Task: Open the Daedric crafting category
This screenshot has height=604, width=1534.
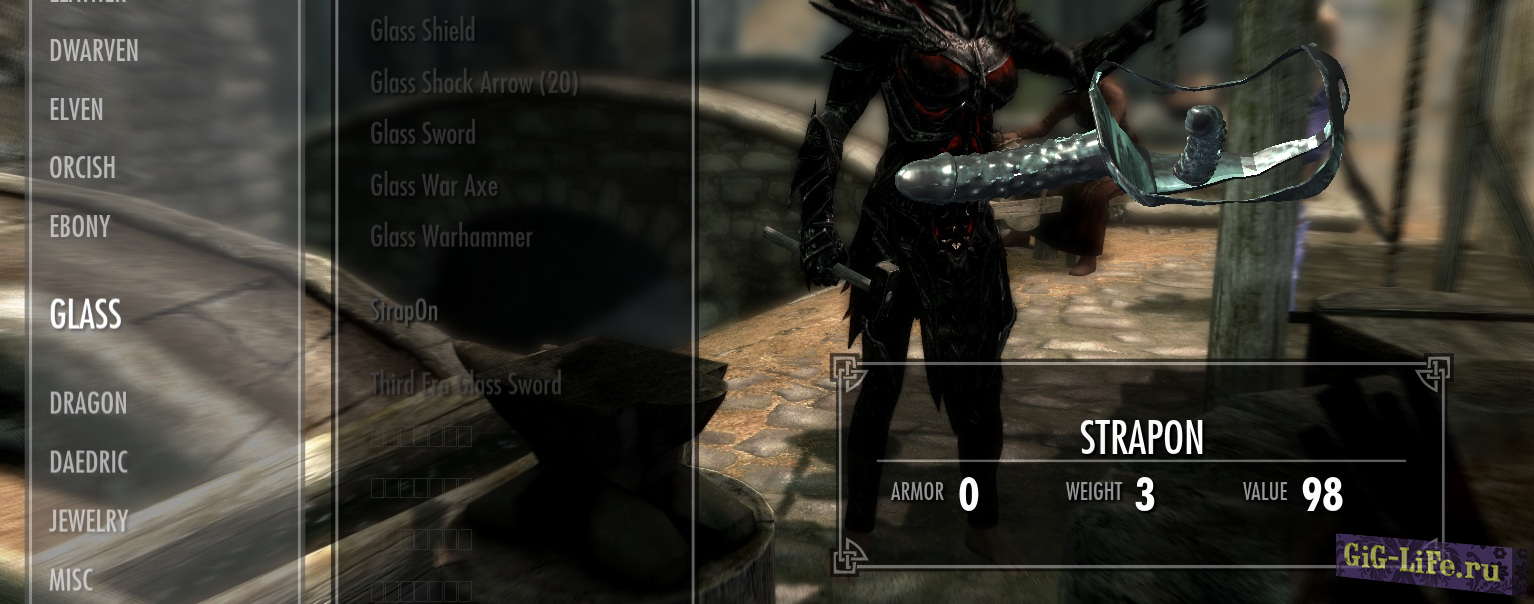Action: pyautogui.click(x=89, y=462)
